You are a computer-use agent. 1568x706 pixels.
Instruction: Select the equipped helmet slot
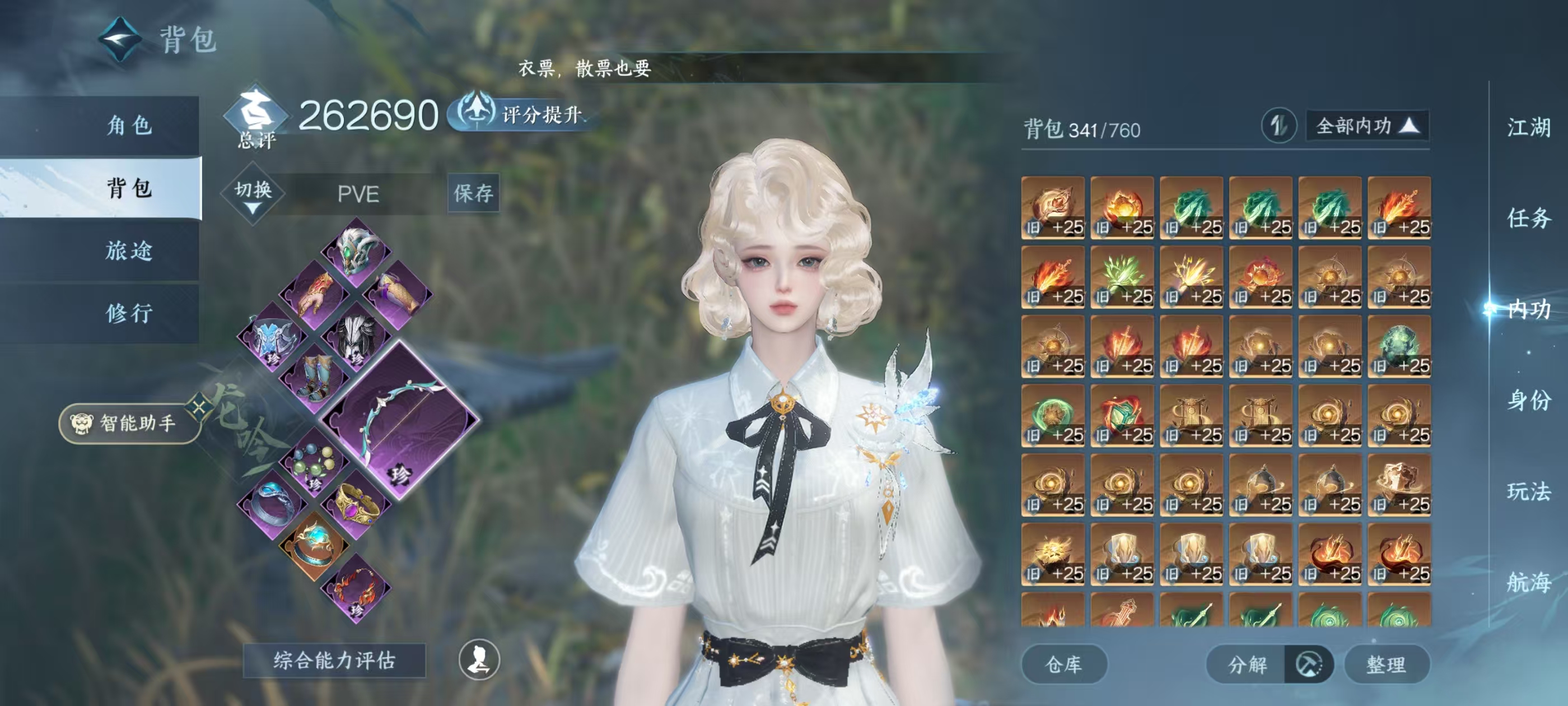coord(357,250)
